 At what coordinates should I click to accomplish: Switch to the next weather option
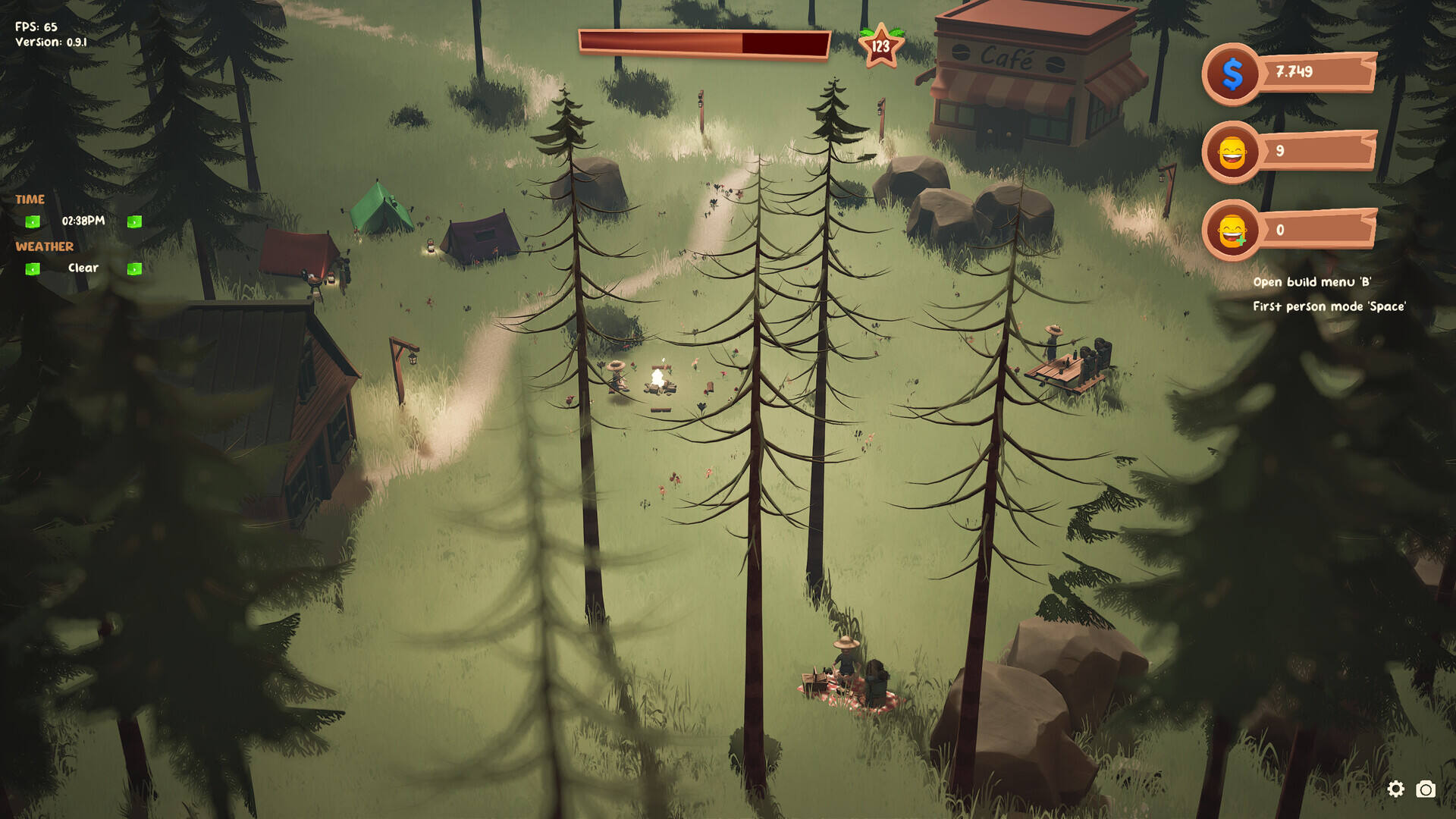pyautogui.click(x=134, y=268)
